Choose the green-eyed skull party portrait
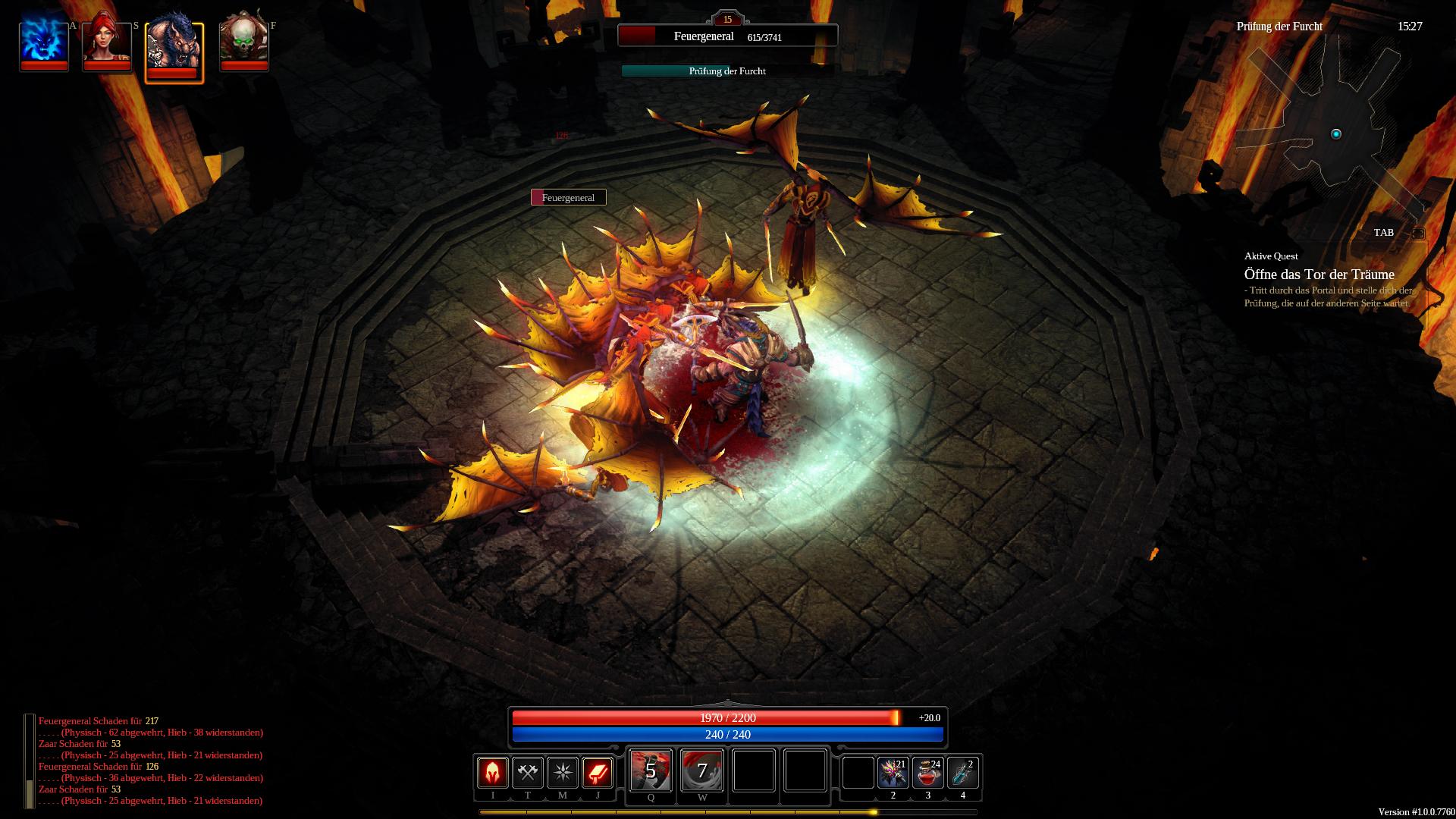The image size is (1456, 819). (x=244, y=42)
